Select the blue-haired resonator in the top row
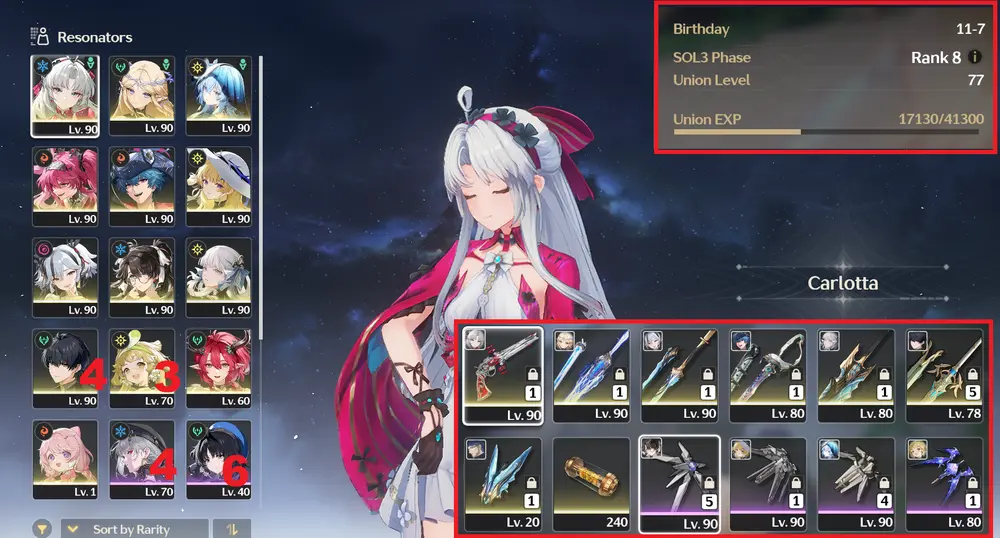This screenshot has height=538, width=1000. pyautogui.click(x=218, y=94)
